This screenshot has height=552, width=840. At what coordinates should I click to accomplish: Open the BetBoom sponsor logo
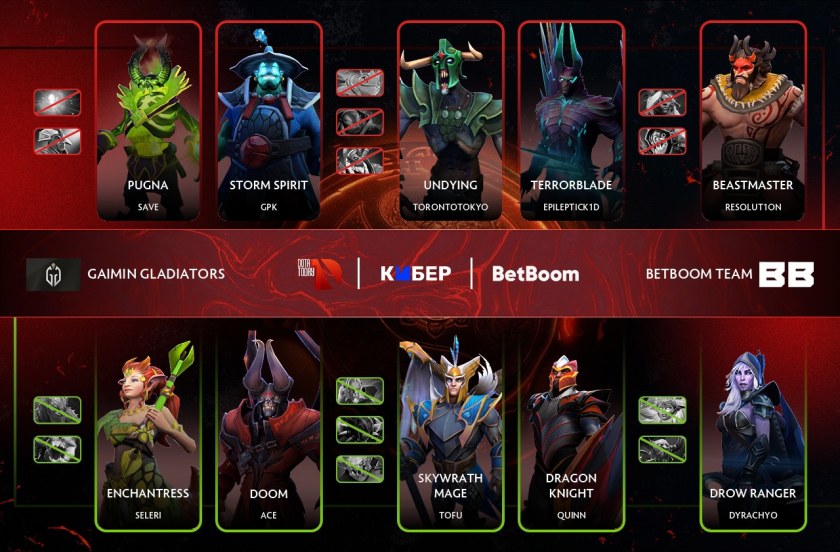535,274
